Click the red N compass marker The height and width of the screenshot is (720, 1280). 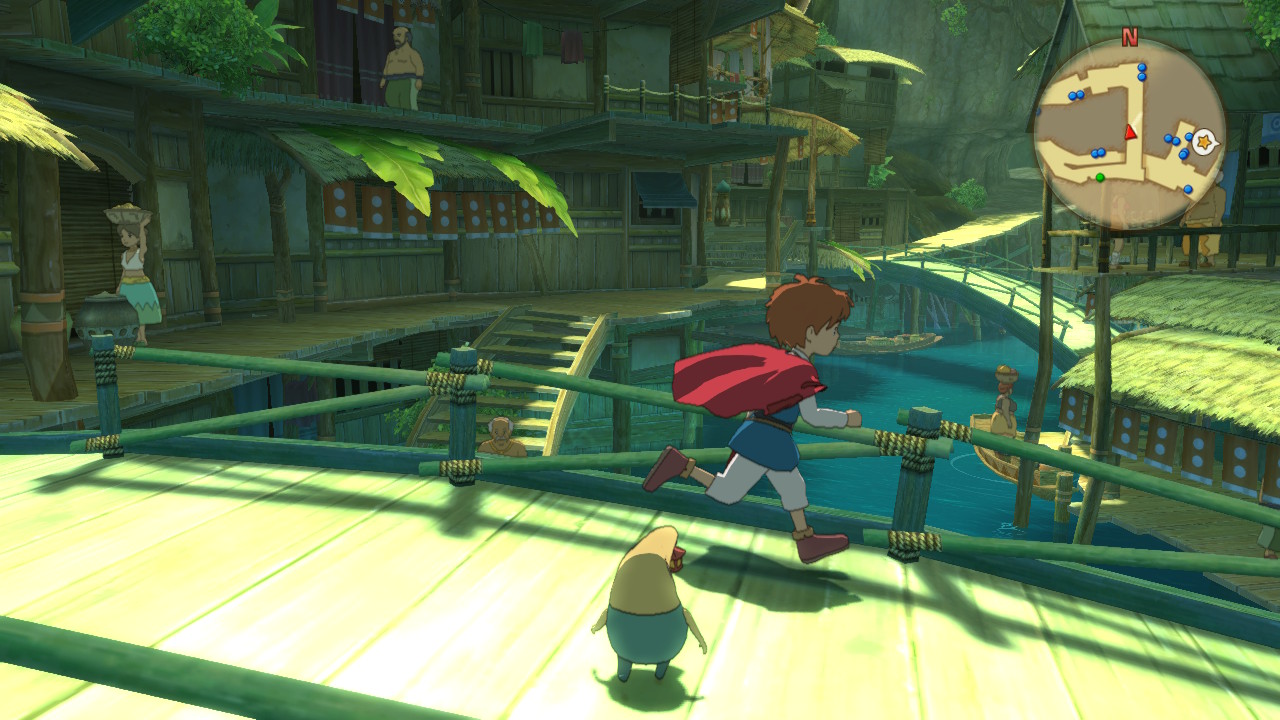point(1130,38)
